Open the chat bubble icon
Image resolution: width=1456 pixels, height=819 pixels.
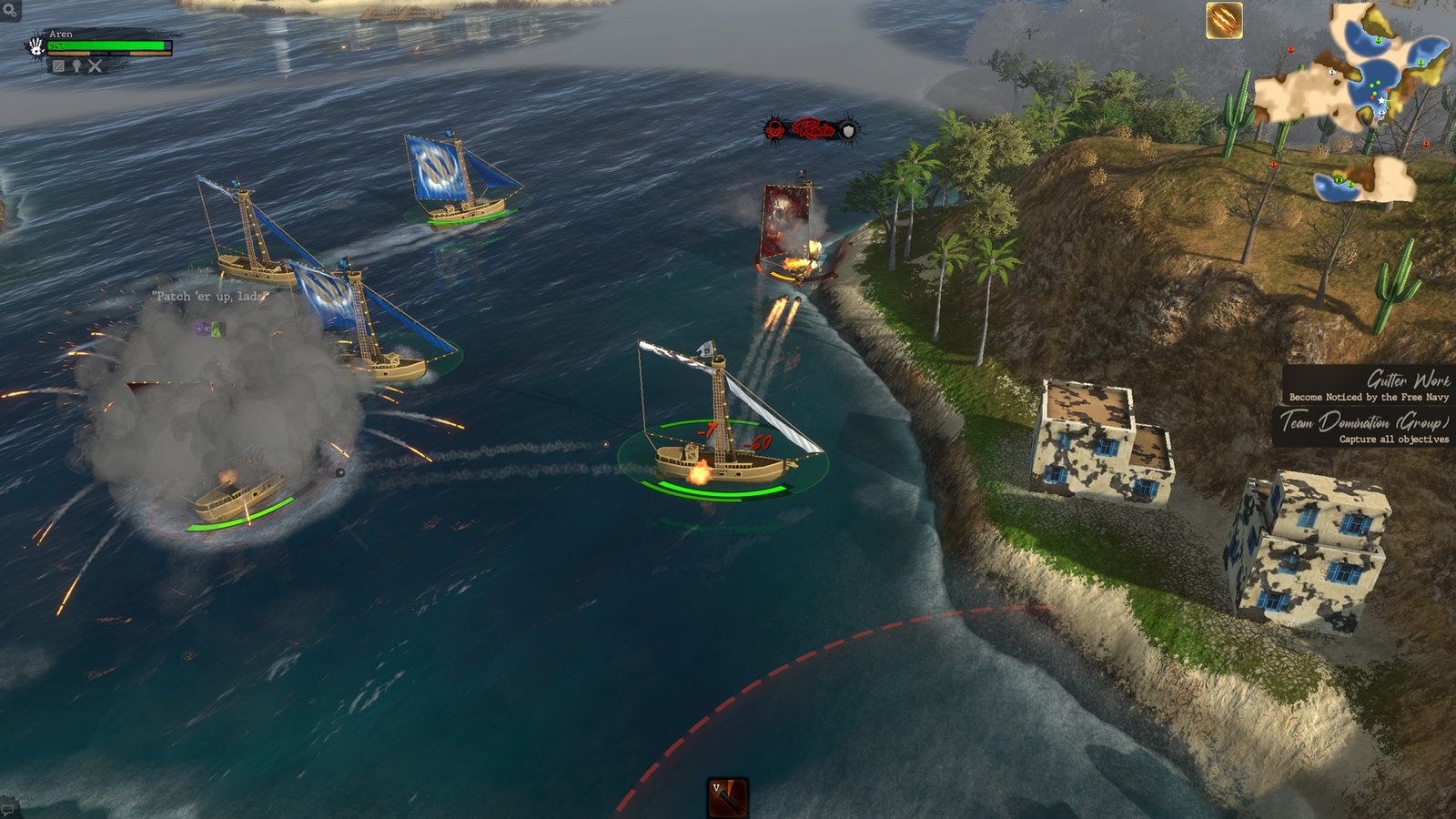tap(7, 808)
